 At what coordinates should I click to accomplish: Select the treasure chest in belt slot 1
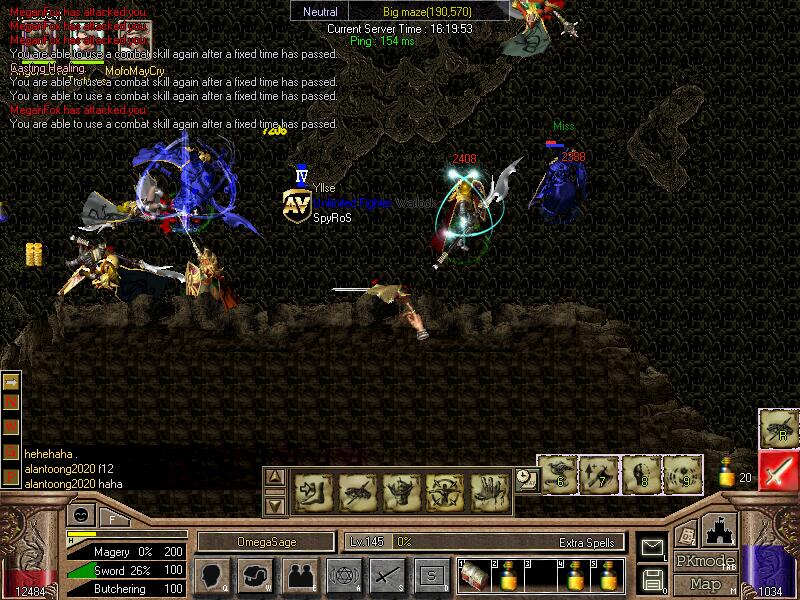pyautogui.click(x=475, y=575)
